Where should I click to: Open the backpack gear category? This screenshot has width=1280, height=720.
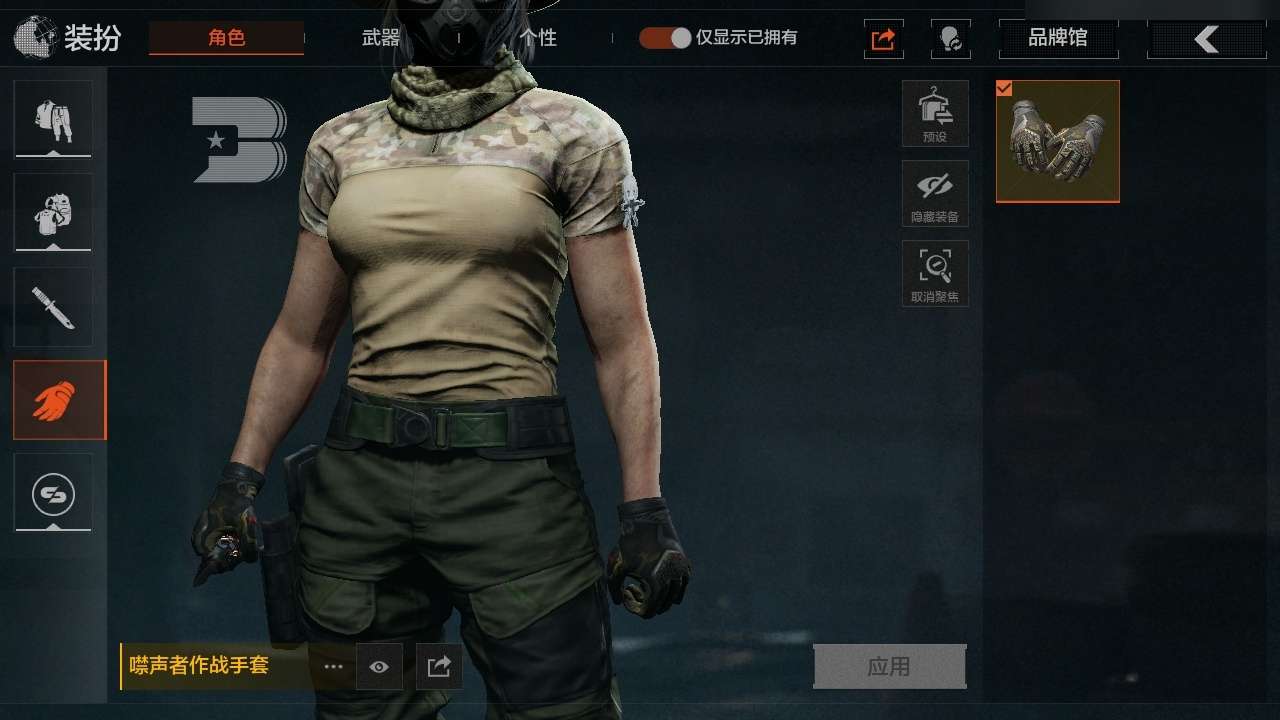[x=53, y=212]
